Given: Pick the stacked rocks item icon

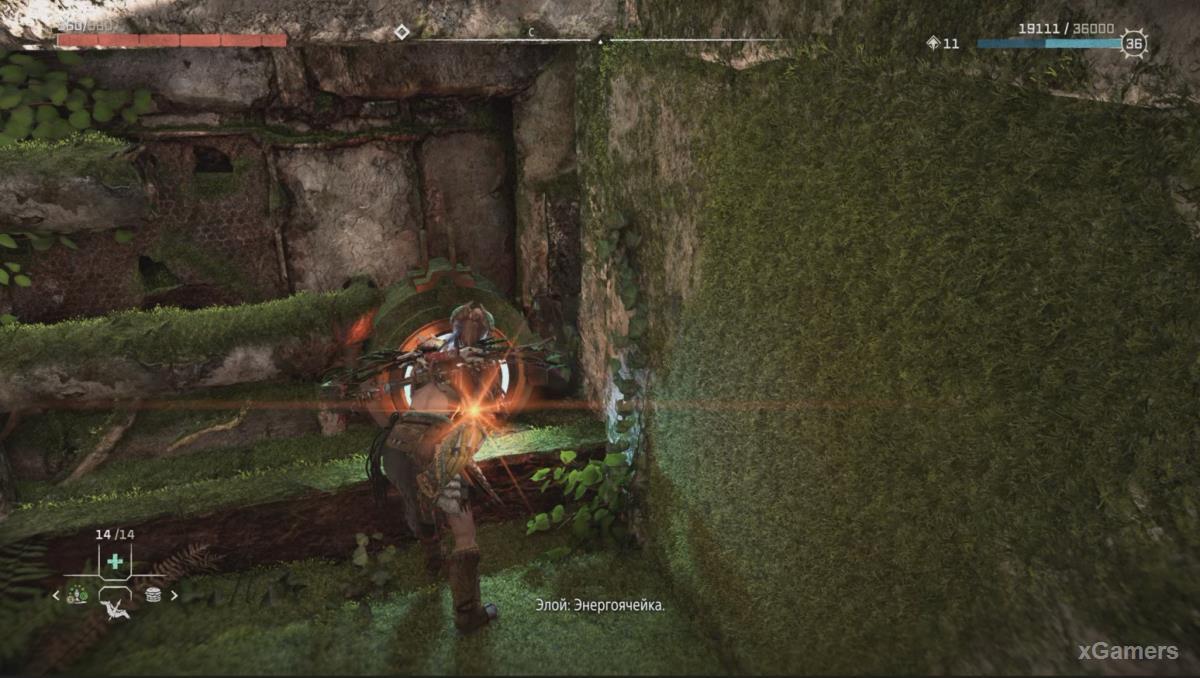Looking at the screenshot, I should [x=153, y=596].
